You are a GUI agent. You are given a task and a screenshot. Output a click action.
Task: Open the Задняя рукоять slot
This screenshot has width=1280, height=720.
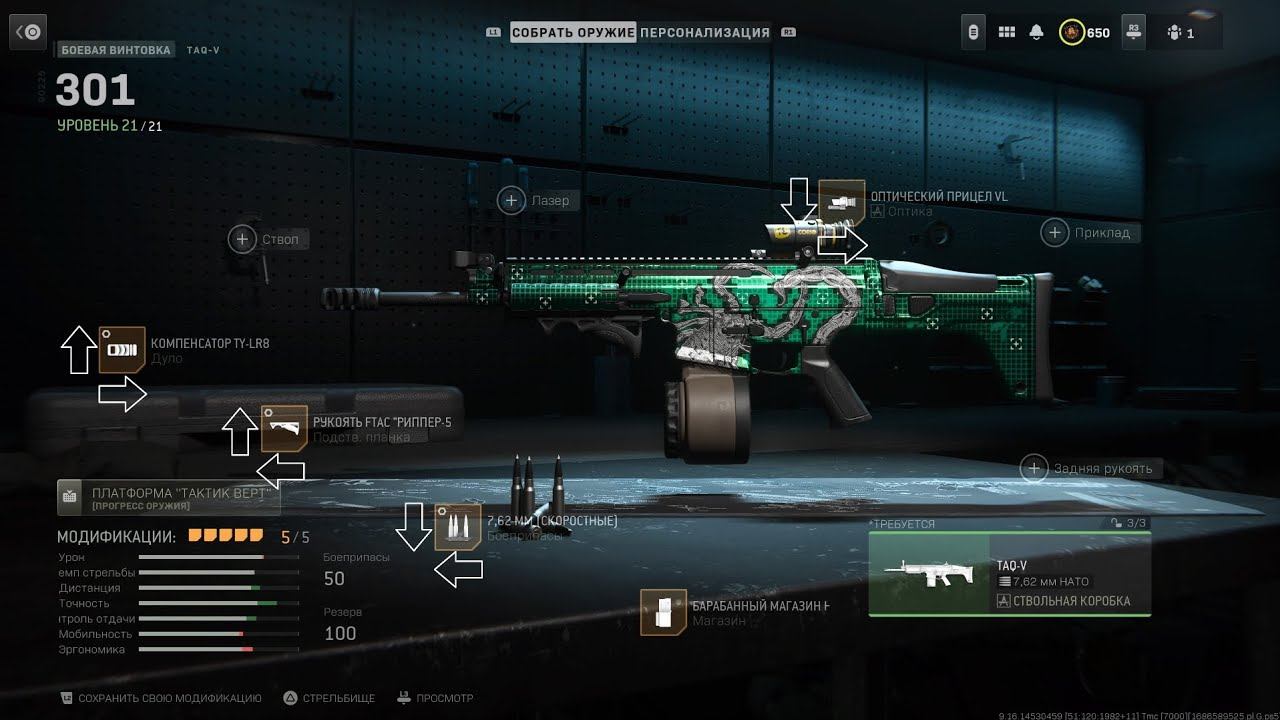[x=1034, y=468]
